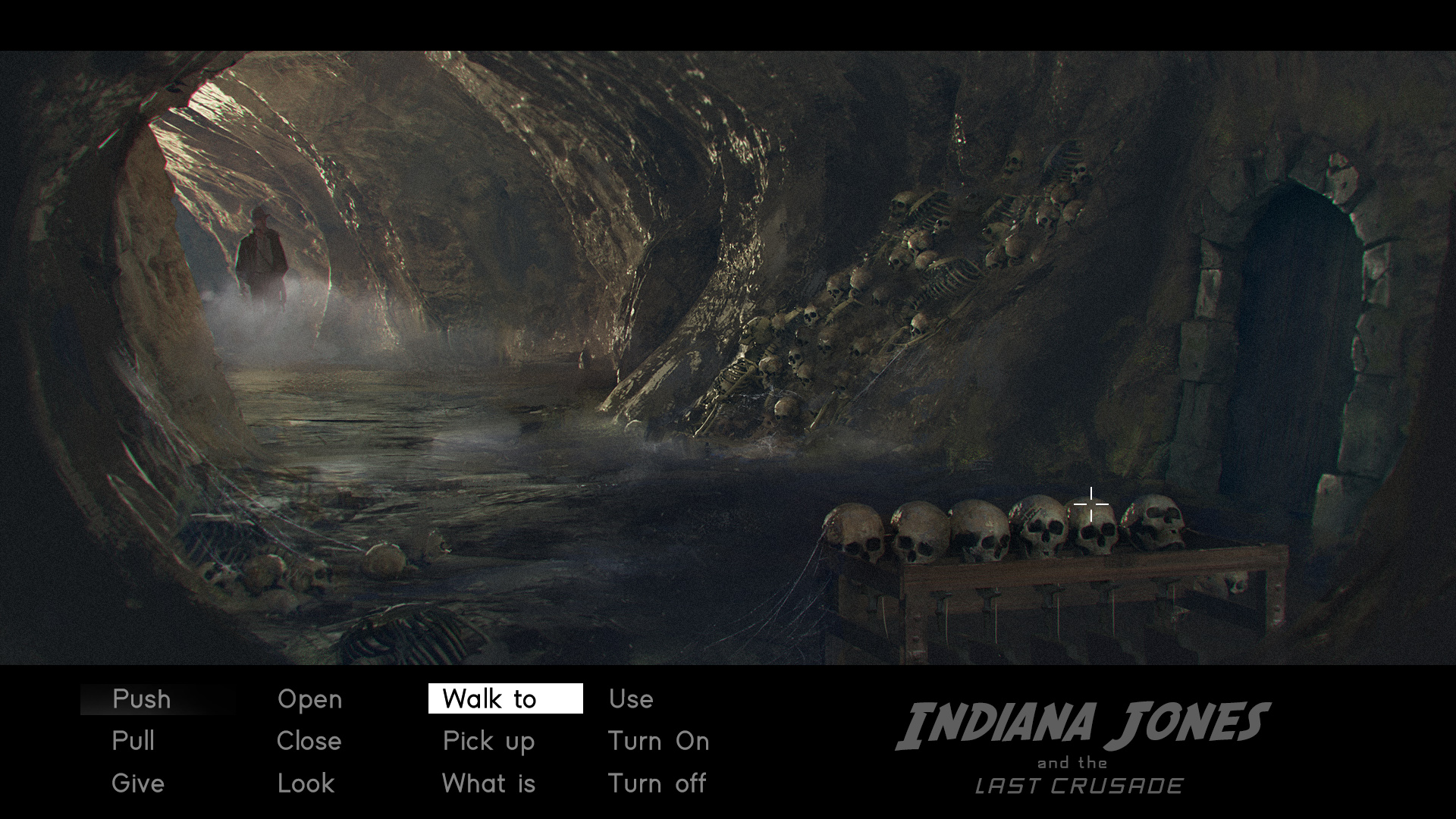
Task: Choose the Turn On command
Action: click(658, 741)
